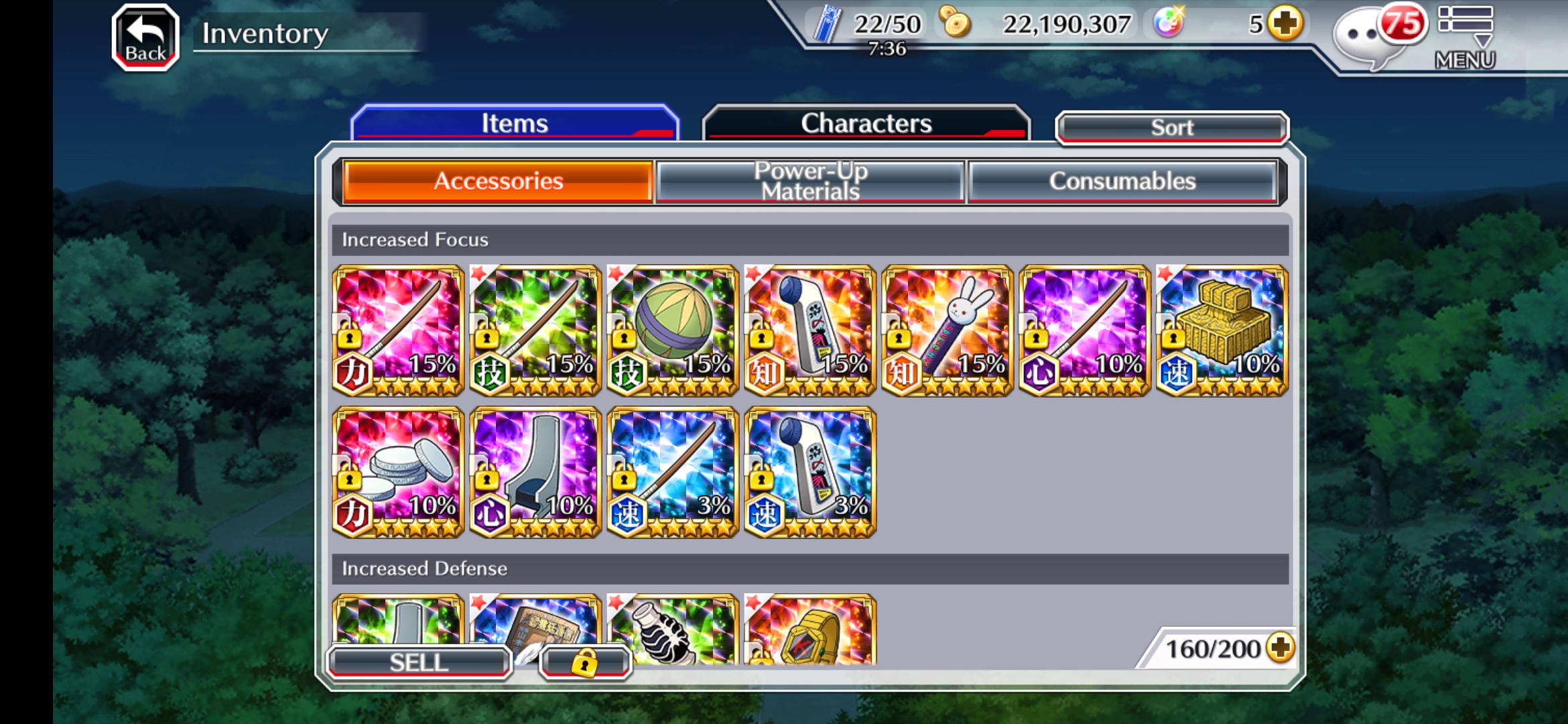Toggle the gold padlock lock button
Viewport: 1568px width, 724px height.
coord(585,662)
